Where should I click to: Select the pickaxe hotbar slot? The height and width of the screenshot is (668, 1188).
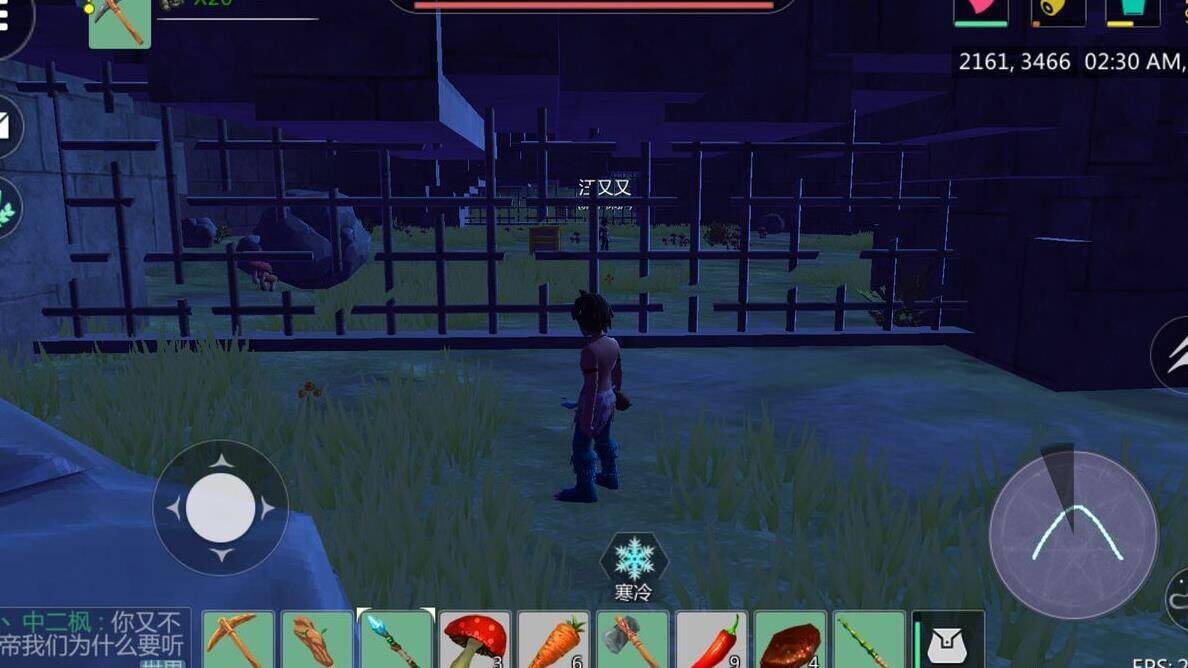(238, 640)
